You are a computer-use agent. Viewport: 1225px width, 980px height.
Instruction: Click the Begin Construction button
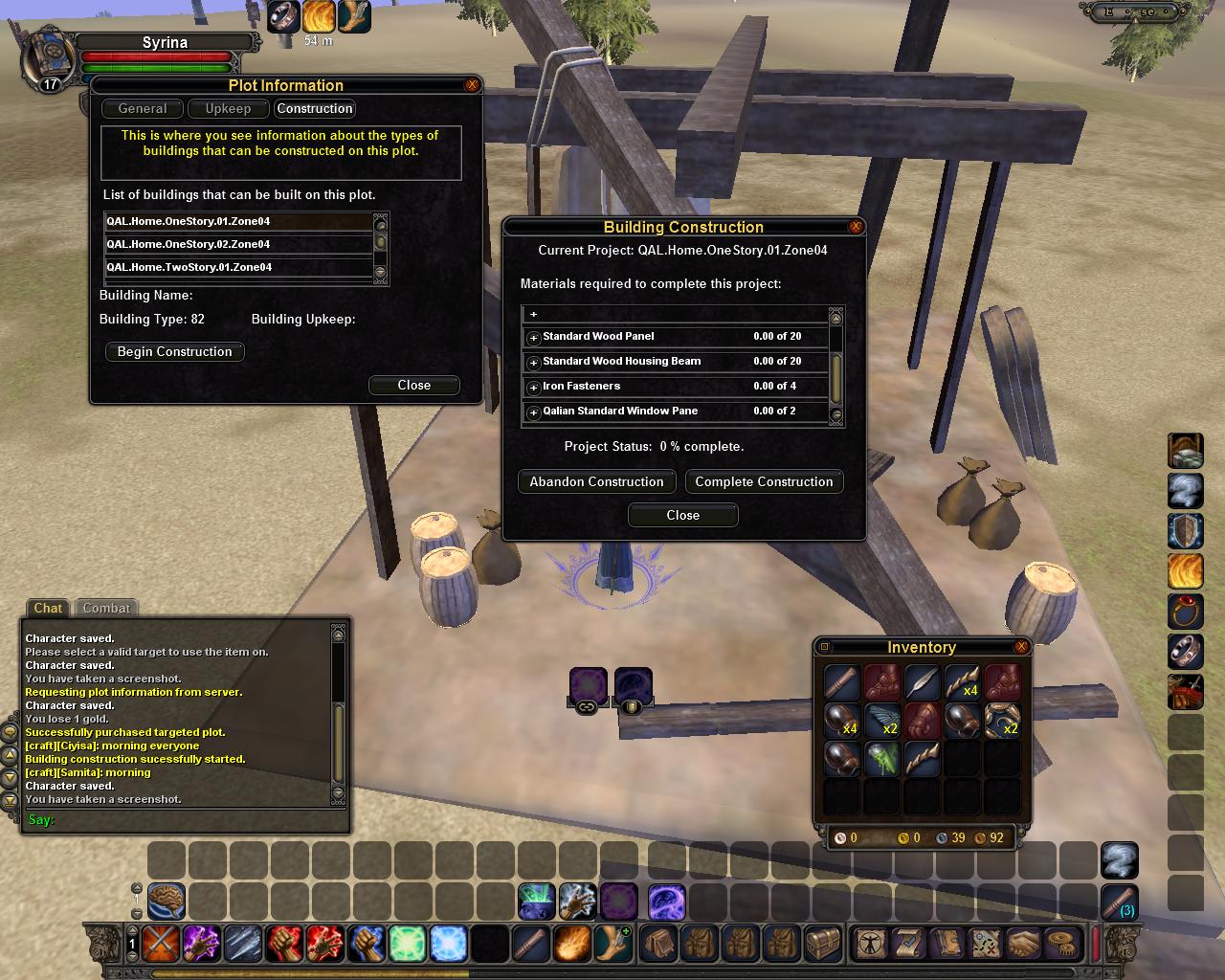[x=174, y=352]
